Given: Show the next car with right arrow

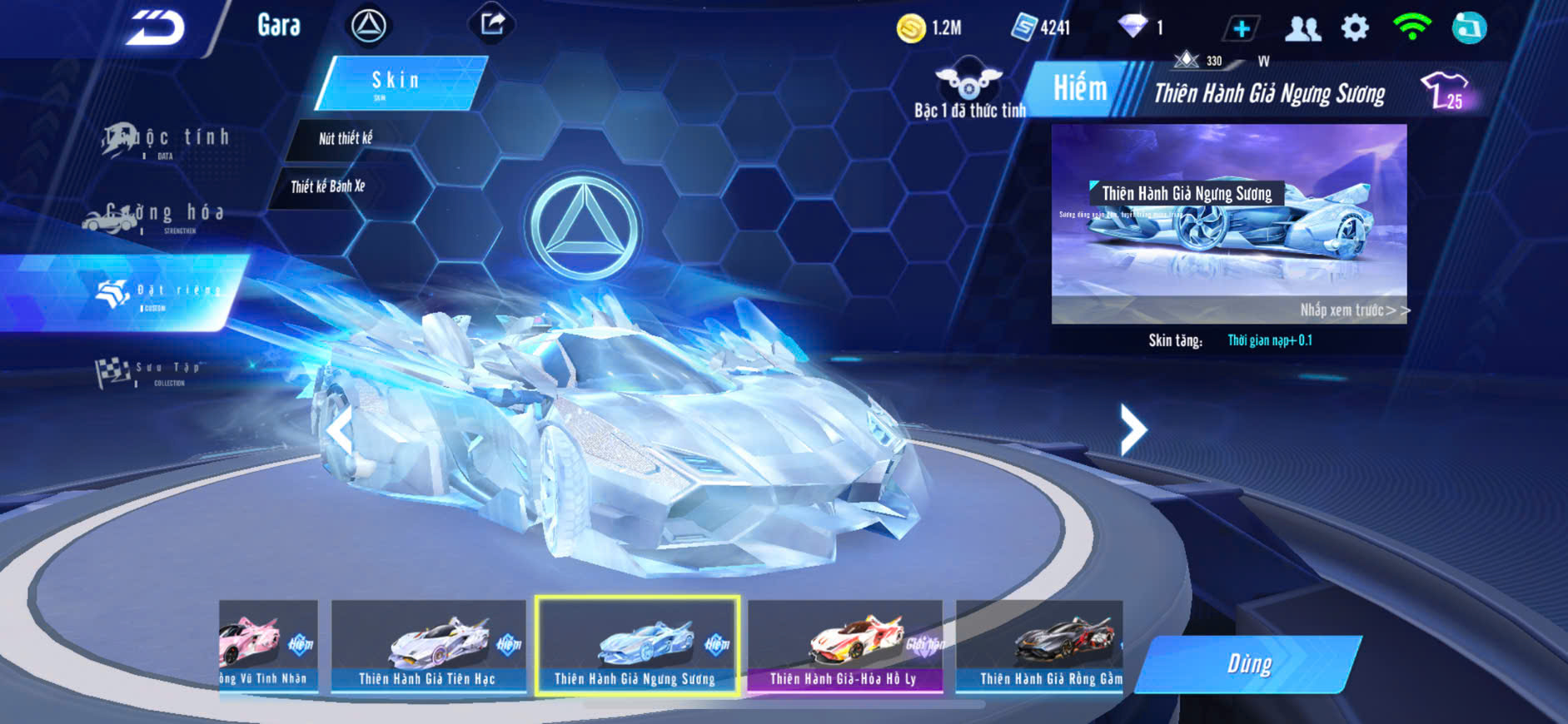Looking at the screenshot, I should pos(1132,429).
